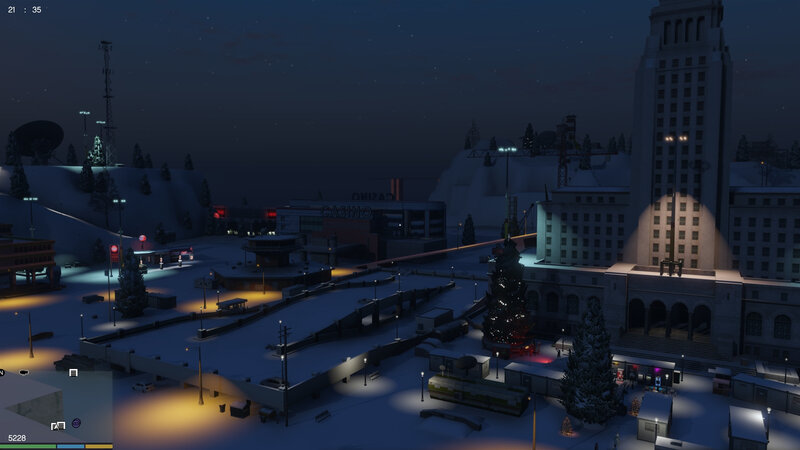Click the north compass marker on the minimap

[3, 372]
